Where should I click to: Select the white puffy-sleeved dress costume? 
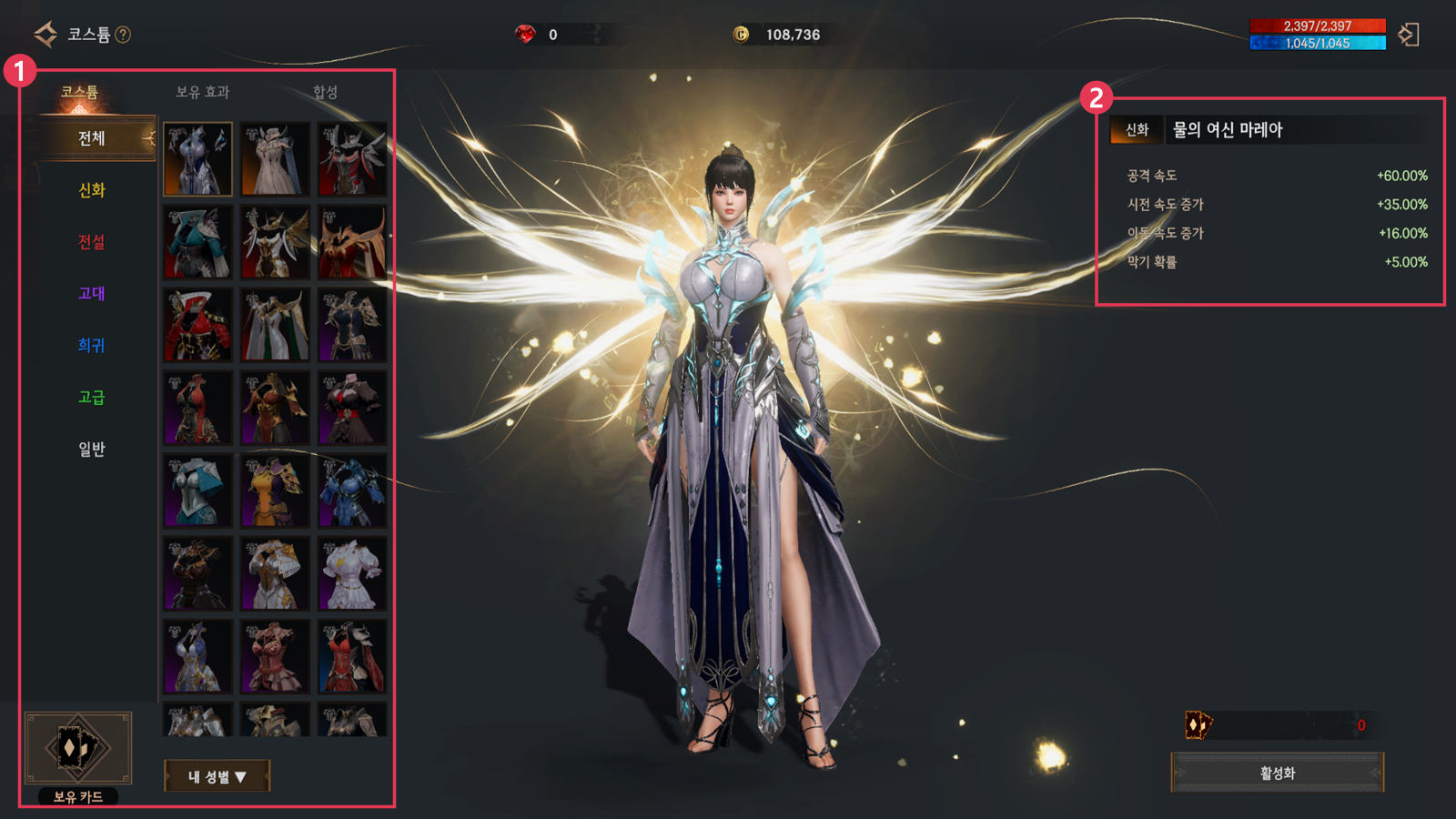[x=351, y=573]
